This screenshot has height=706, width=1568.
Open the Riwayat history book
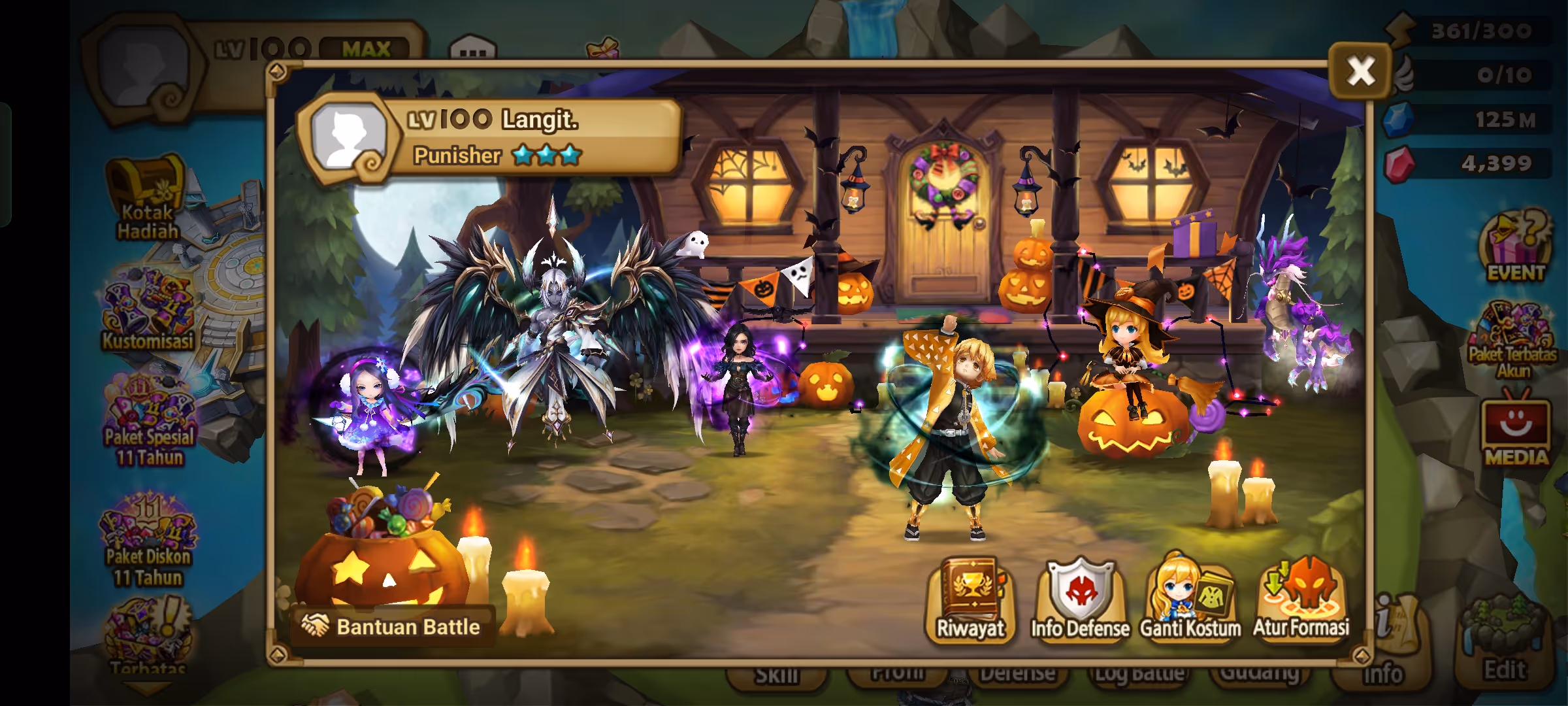(971, 600)
